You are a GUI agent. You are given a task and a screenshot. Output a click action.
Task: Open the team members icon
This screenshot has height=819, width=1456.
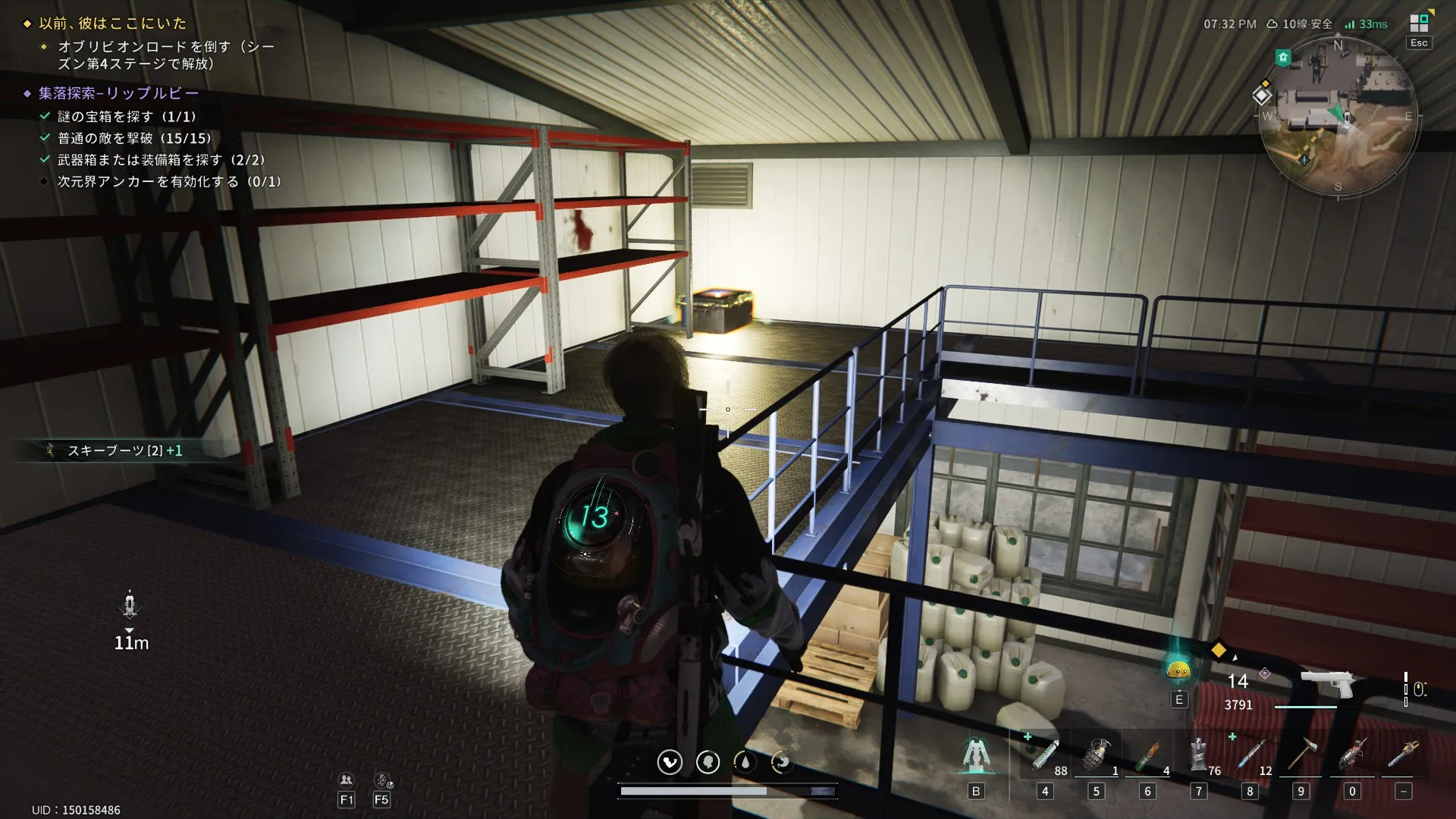tap(347, 780)
